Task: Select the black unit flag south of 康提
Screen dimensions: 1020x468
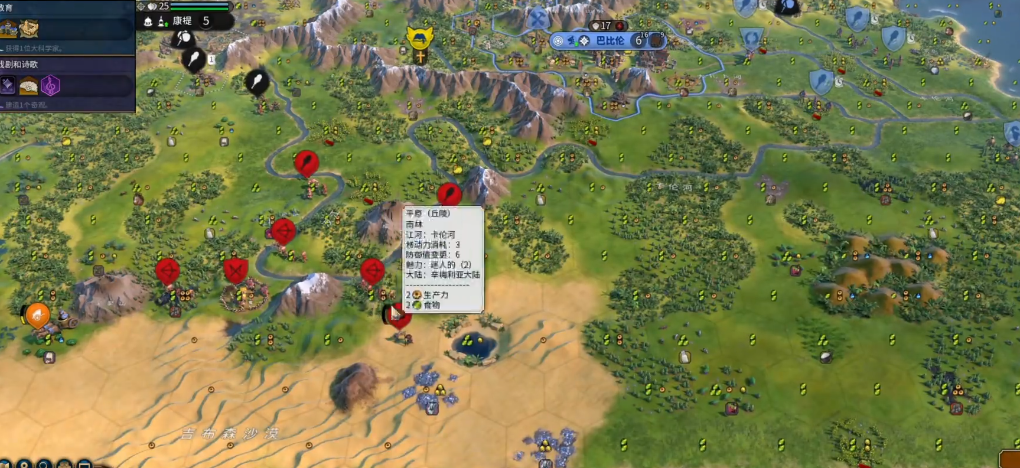Action: pyautogui.click(x=192, y=58)
